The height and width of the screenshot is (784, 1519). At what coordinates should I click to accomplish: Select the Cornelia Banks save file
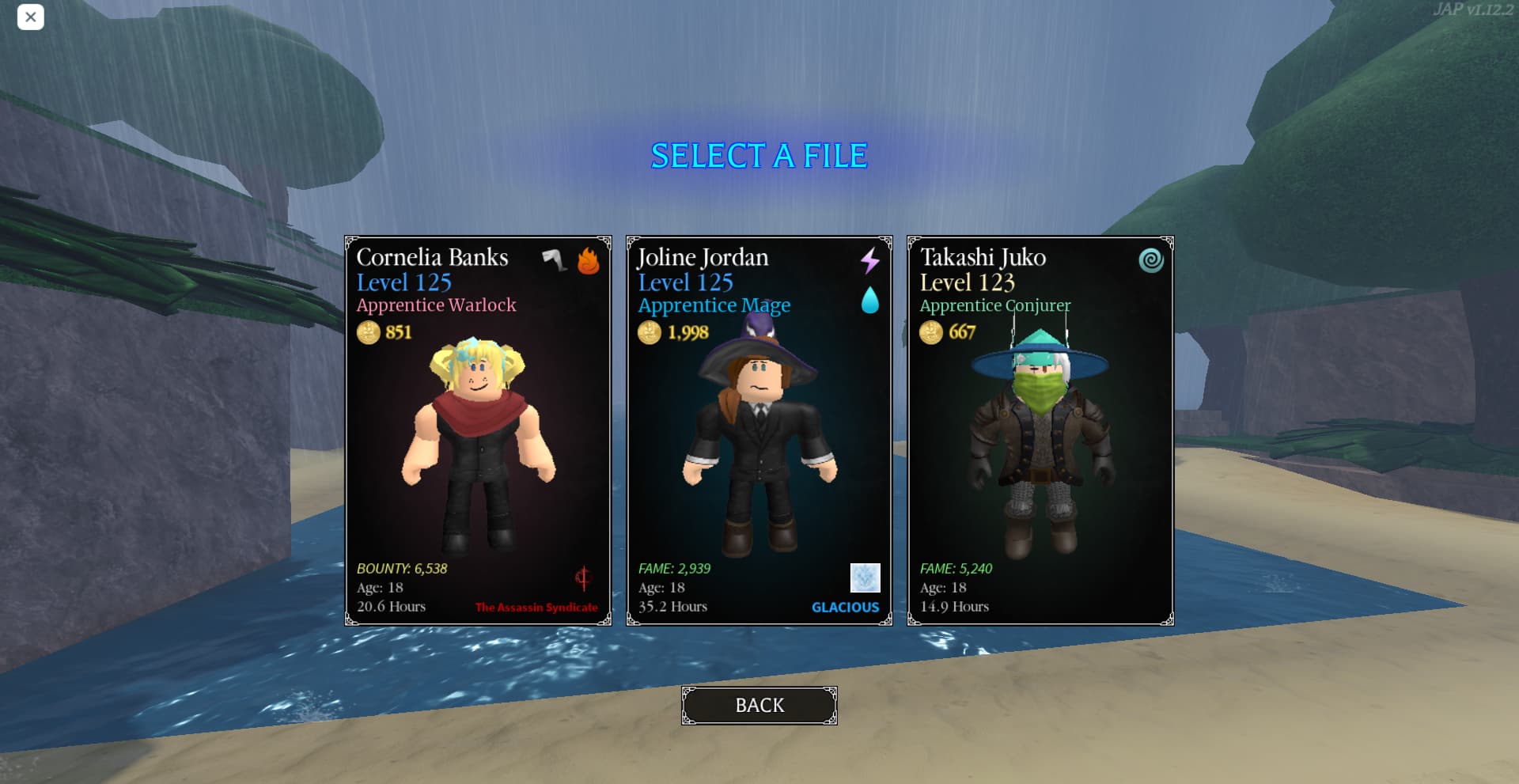[478, 430]
